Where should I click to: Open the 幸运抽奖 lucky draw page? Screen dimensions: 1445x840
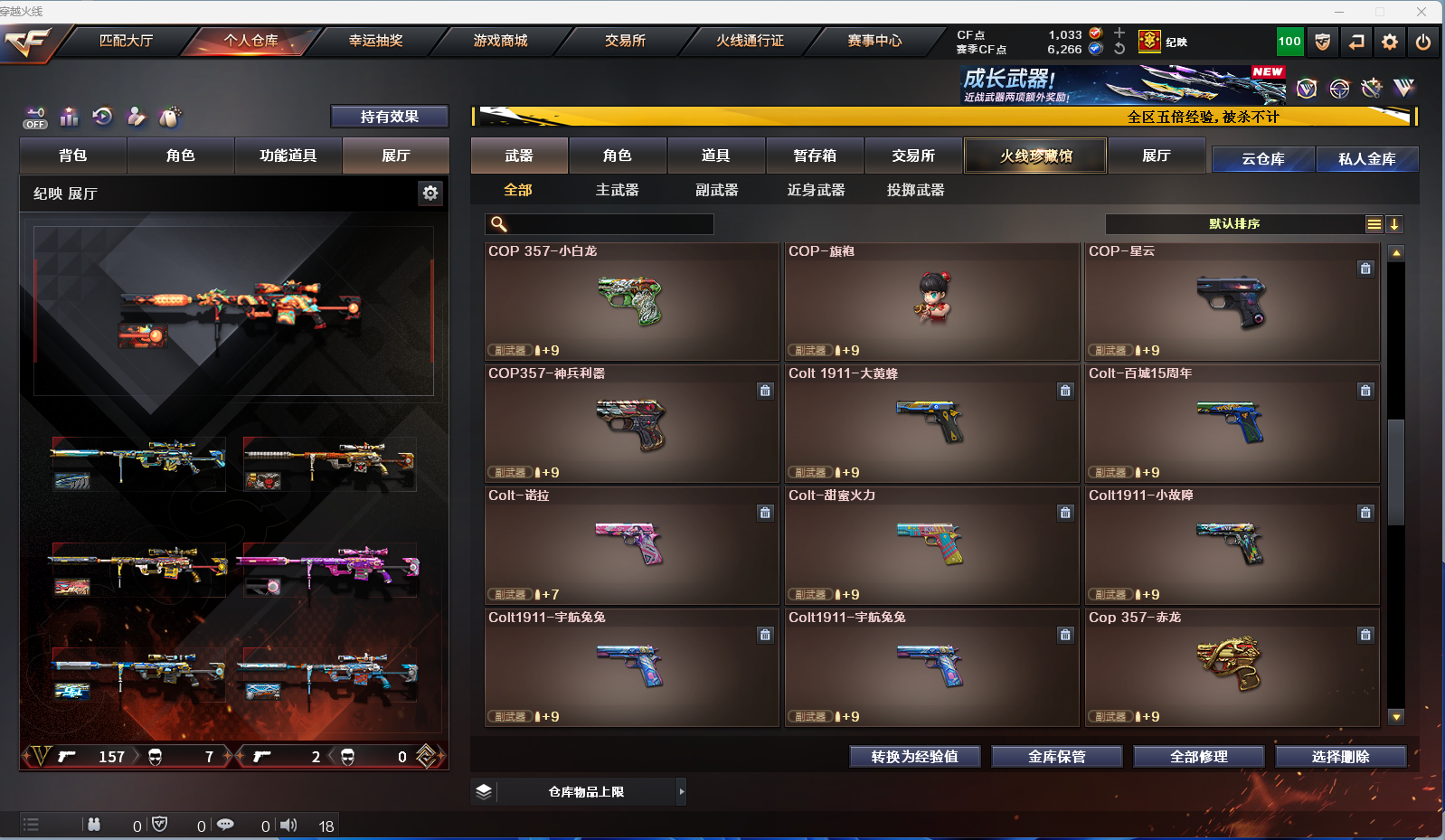click(x=375, y=41)
